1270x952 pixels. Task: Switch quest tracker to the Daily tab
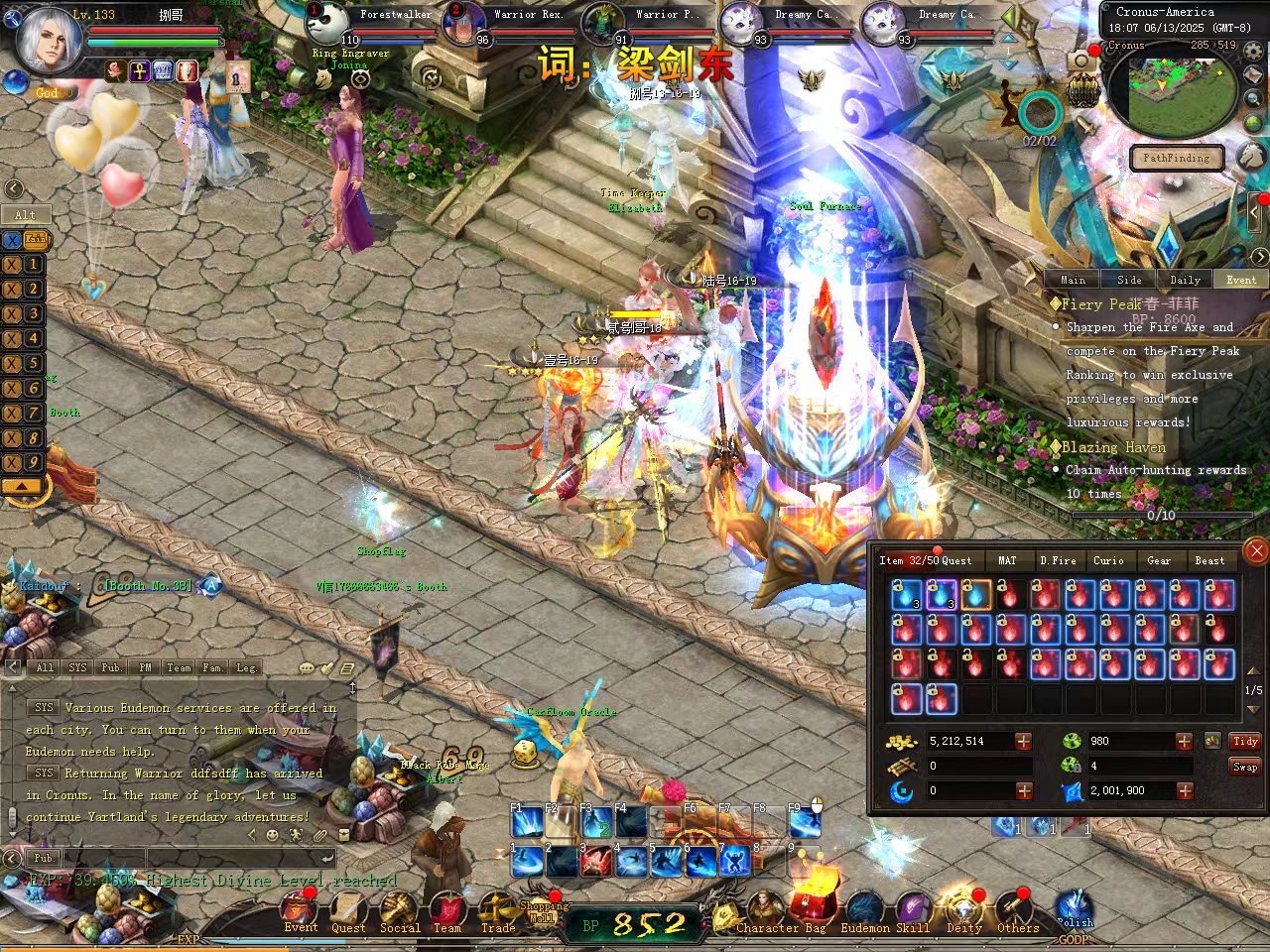pyautogui.click(x=1185, y=280)
